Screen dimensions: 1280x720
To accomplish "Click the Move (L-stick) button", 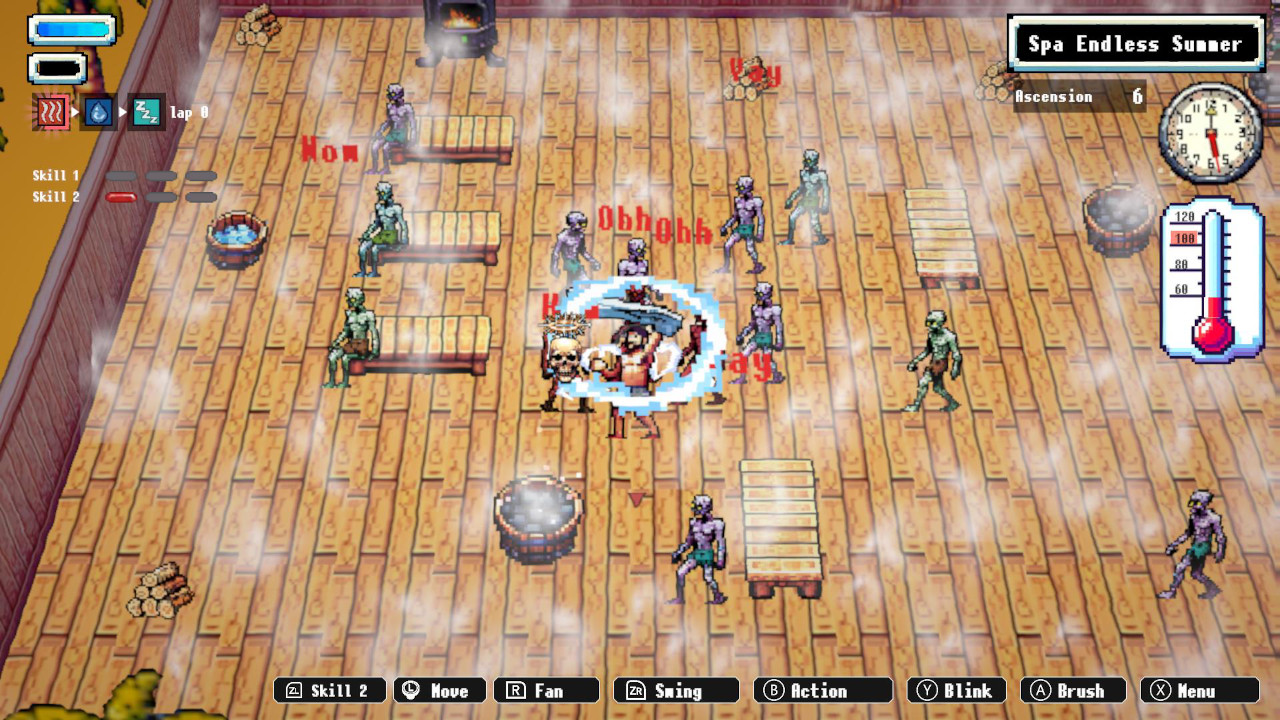I will coord(439,690).
